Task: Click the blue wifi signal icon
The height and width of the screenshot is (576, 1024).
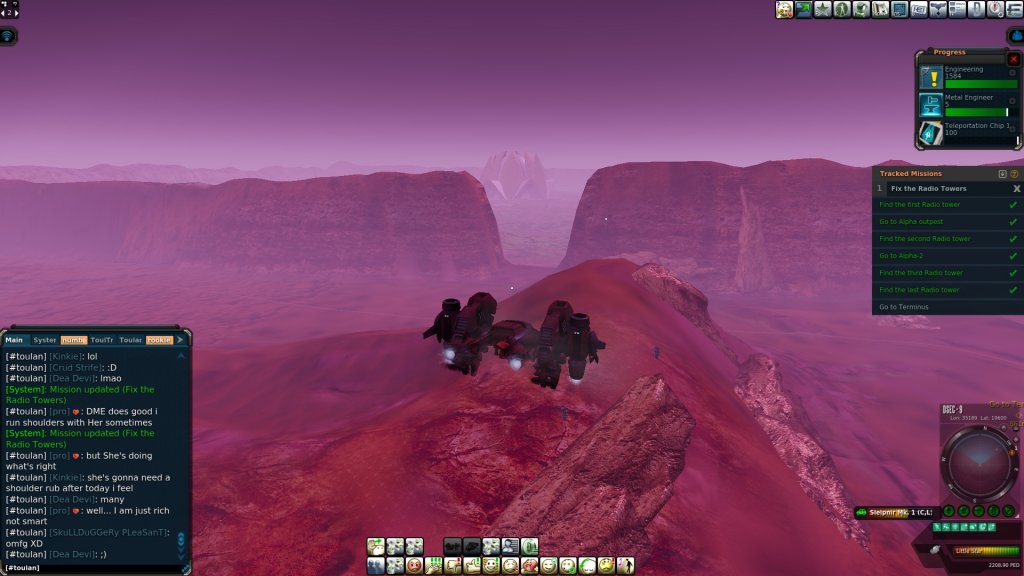Action: 8,36
